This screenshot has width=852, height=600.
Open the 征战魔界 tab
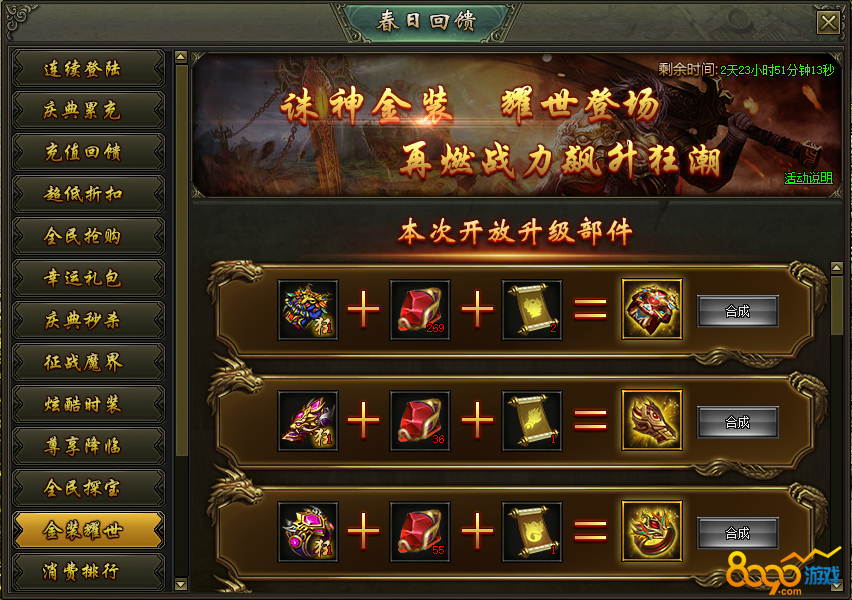pos(88,362)
